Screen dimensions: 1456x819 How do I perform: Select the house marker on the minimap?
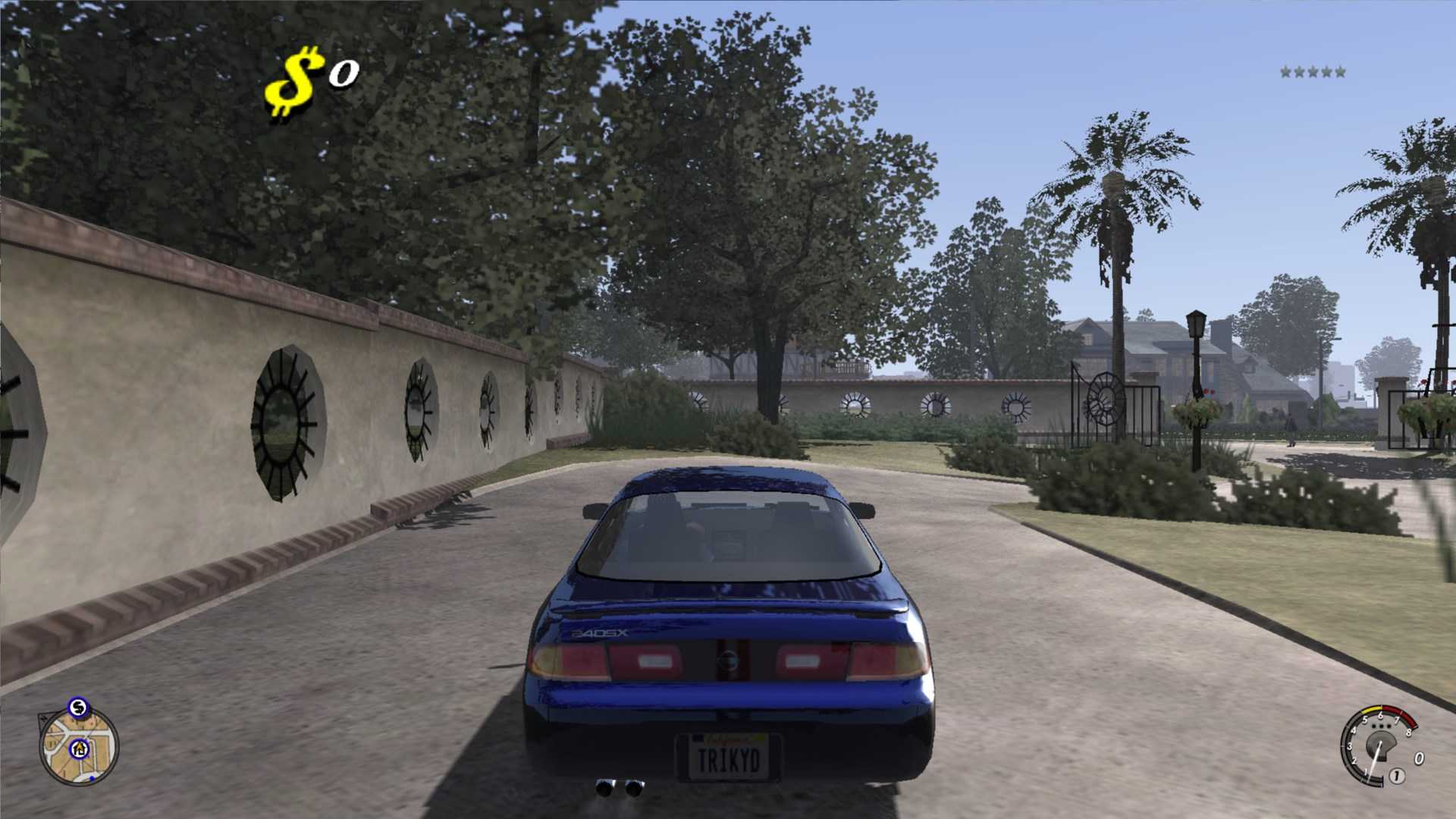(80, 749)
